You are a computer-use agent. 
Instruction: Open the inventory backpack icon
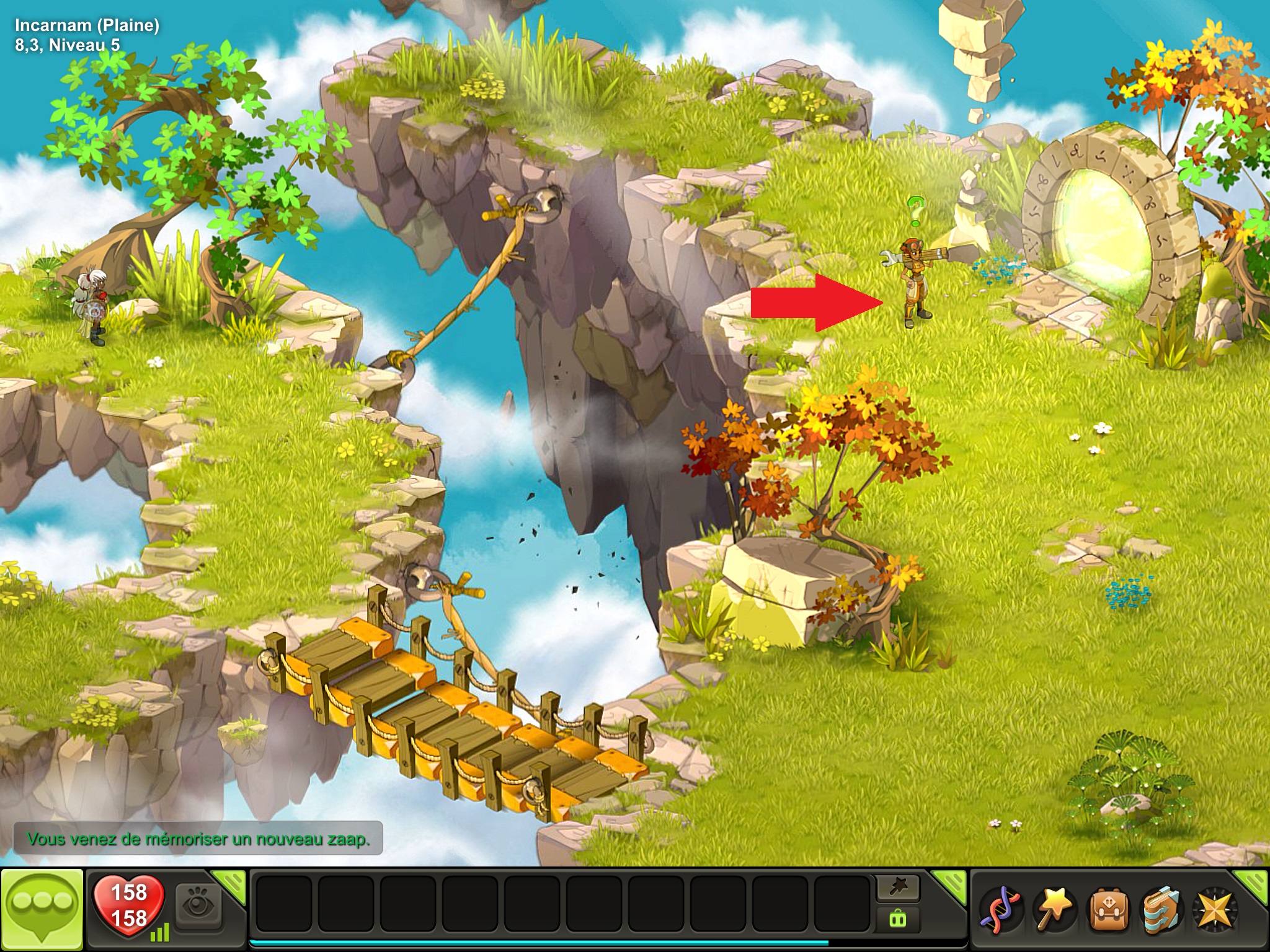1107,910
